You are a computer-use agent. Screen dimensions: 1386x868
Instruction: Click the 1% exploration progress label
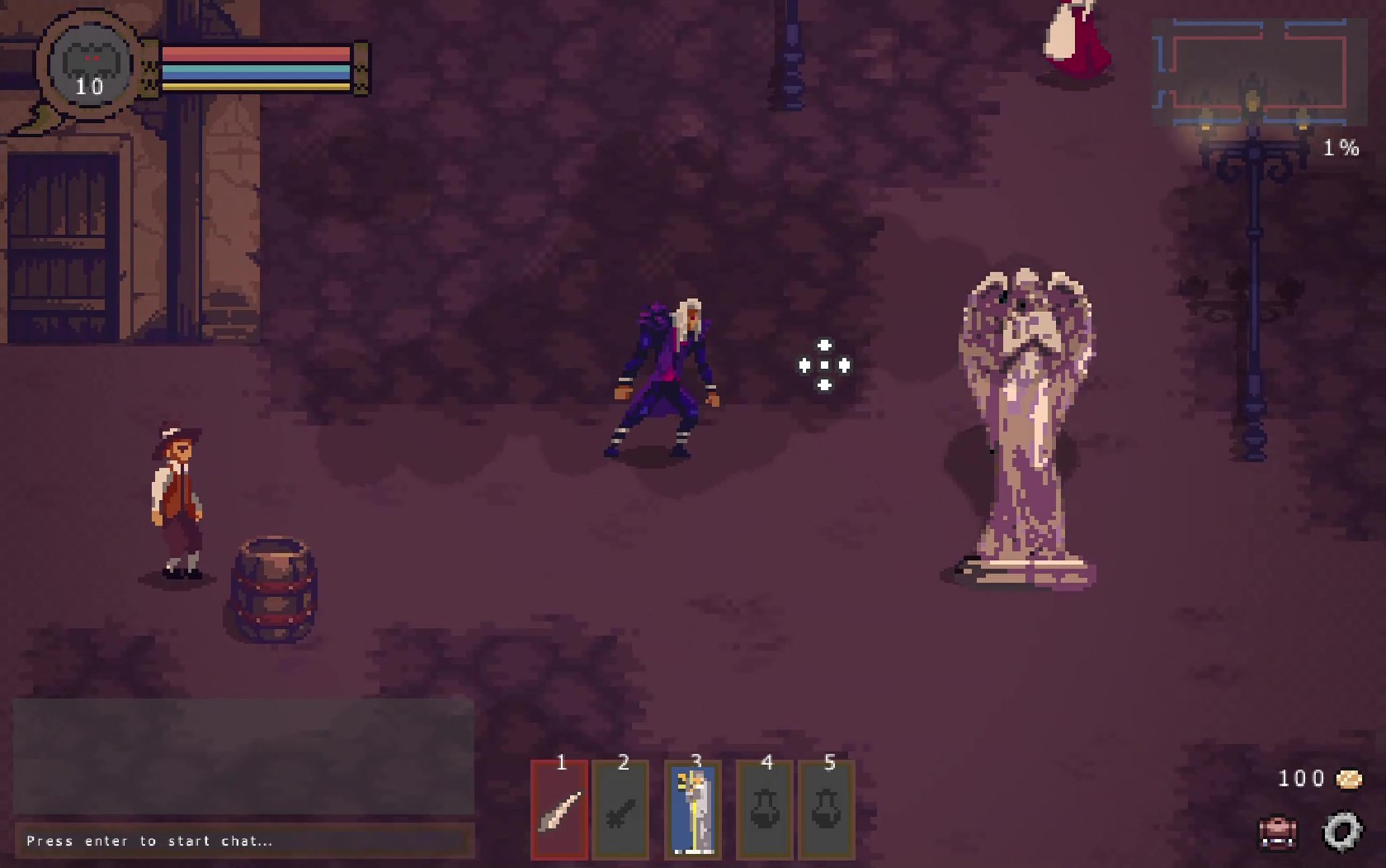1342,149
